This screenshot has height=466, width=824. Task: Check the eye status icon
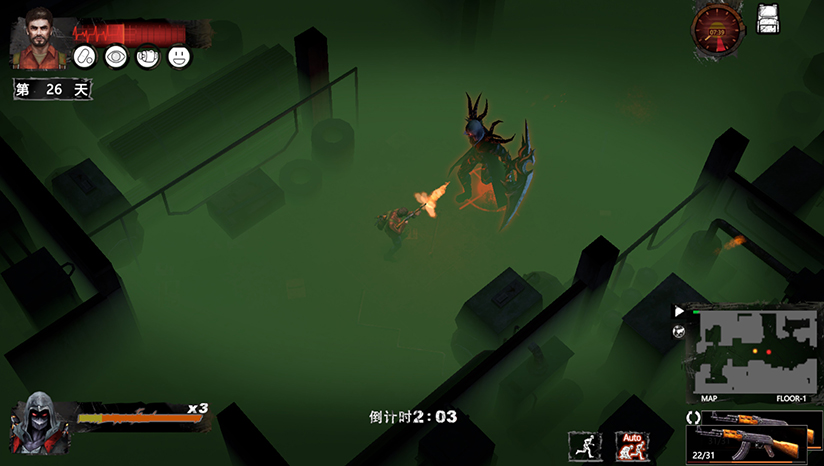point(115,58)
